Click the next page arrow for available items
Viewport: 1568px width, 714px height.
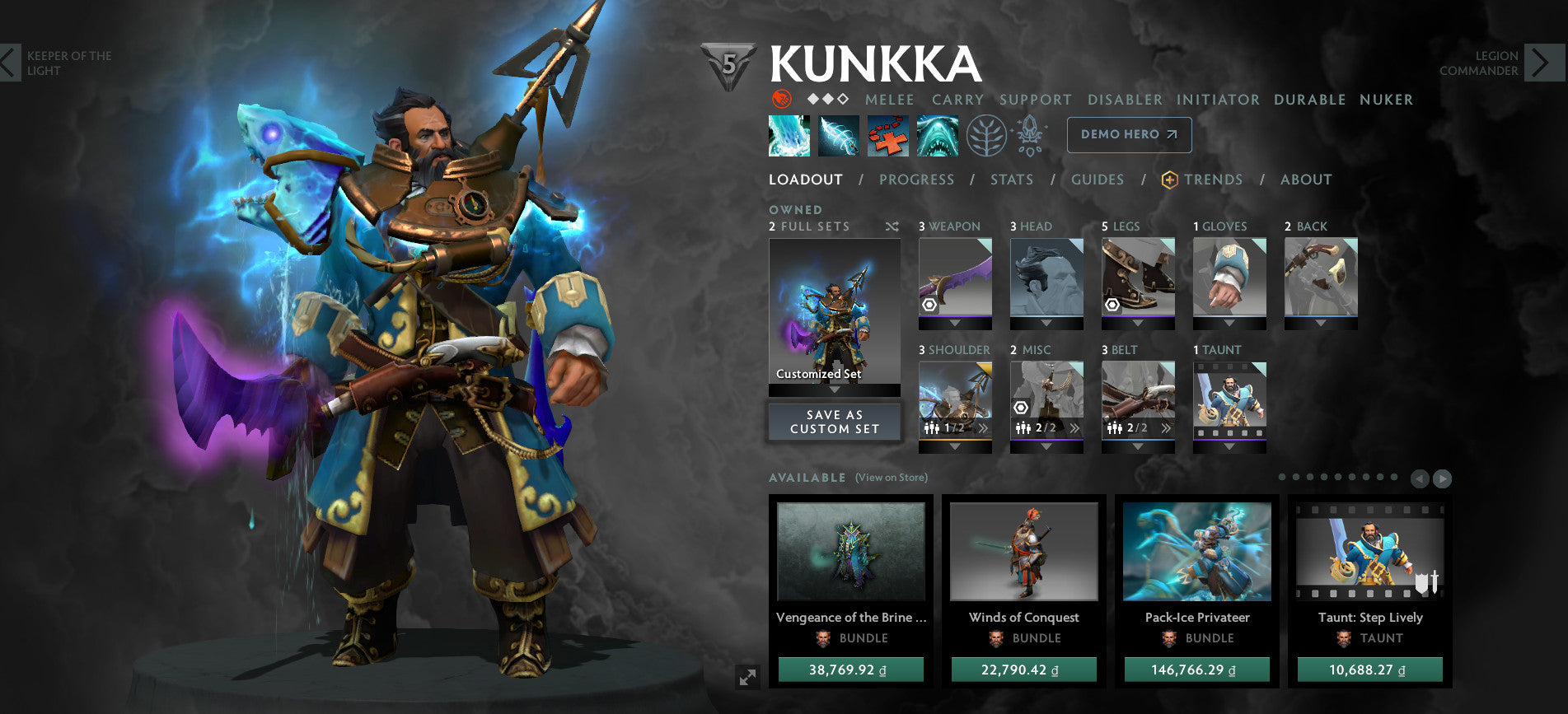point(1444,477)
